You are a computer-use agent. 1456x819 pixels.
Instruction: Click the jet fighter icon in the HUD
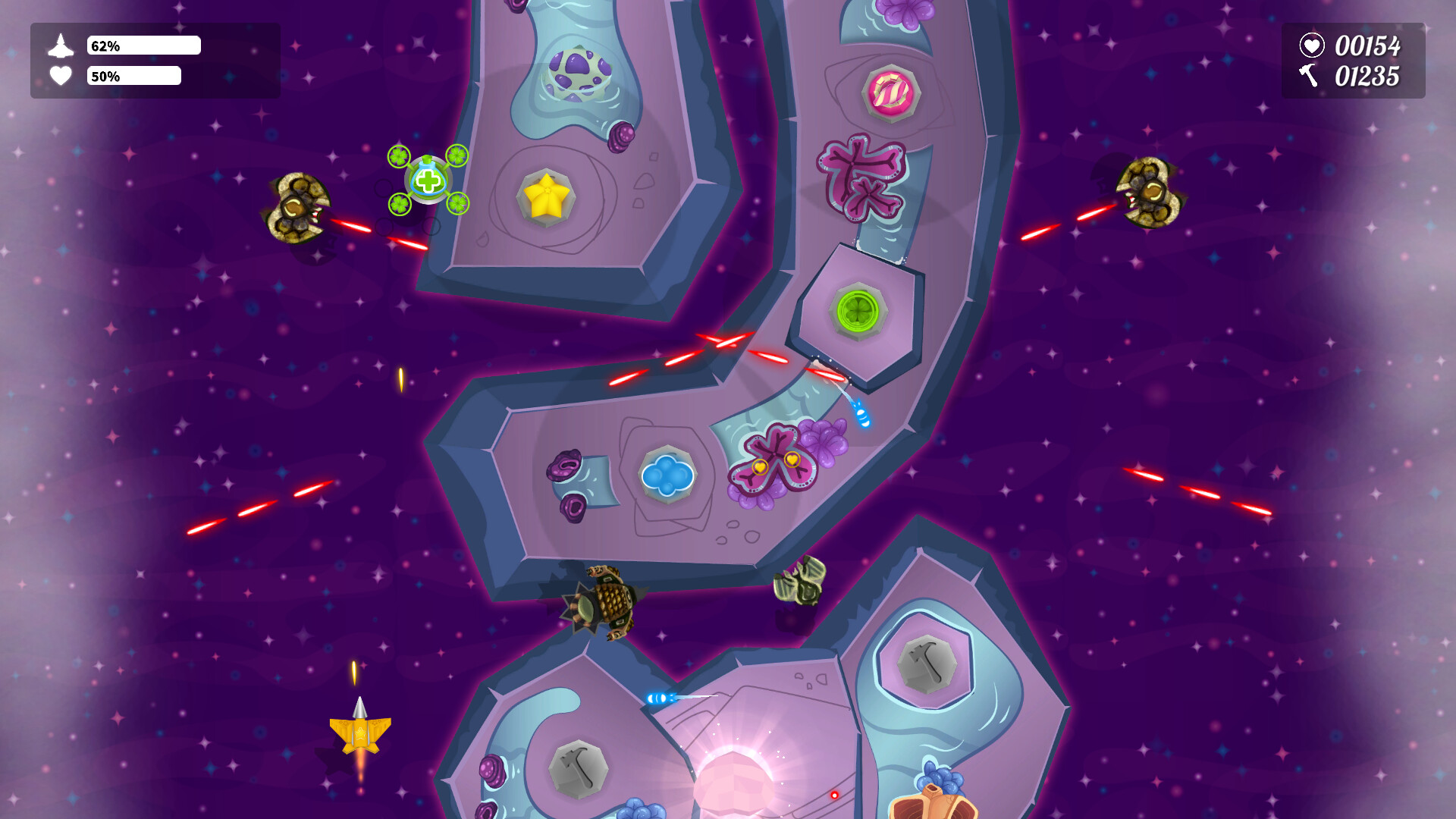61,45
